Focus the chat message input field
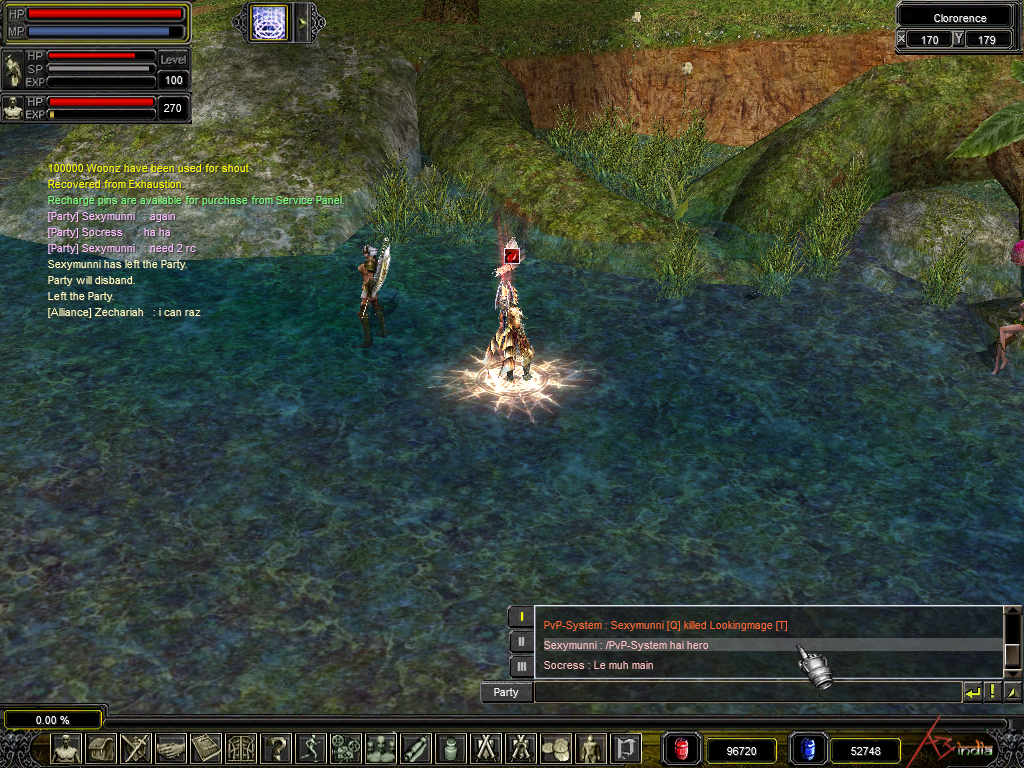 coord(746,692)
